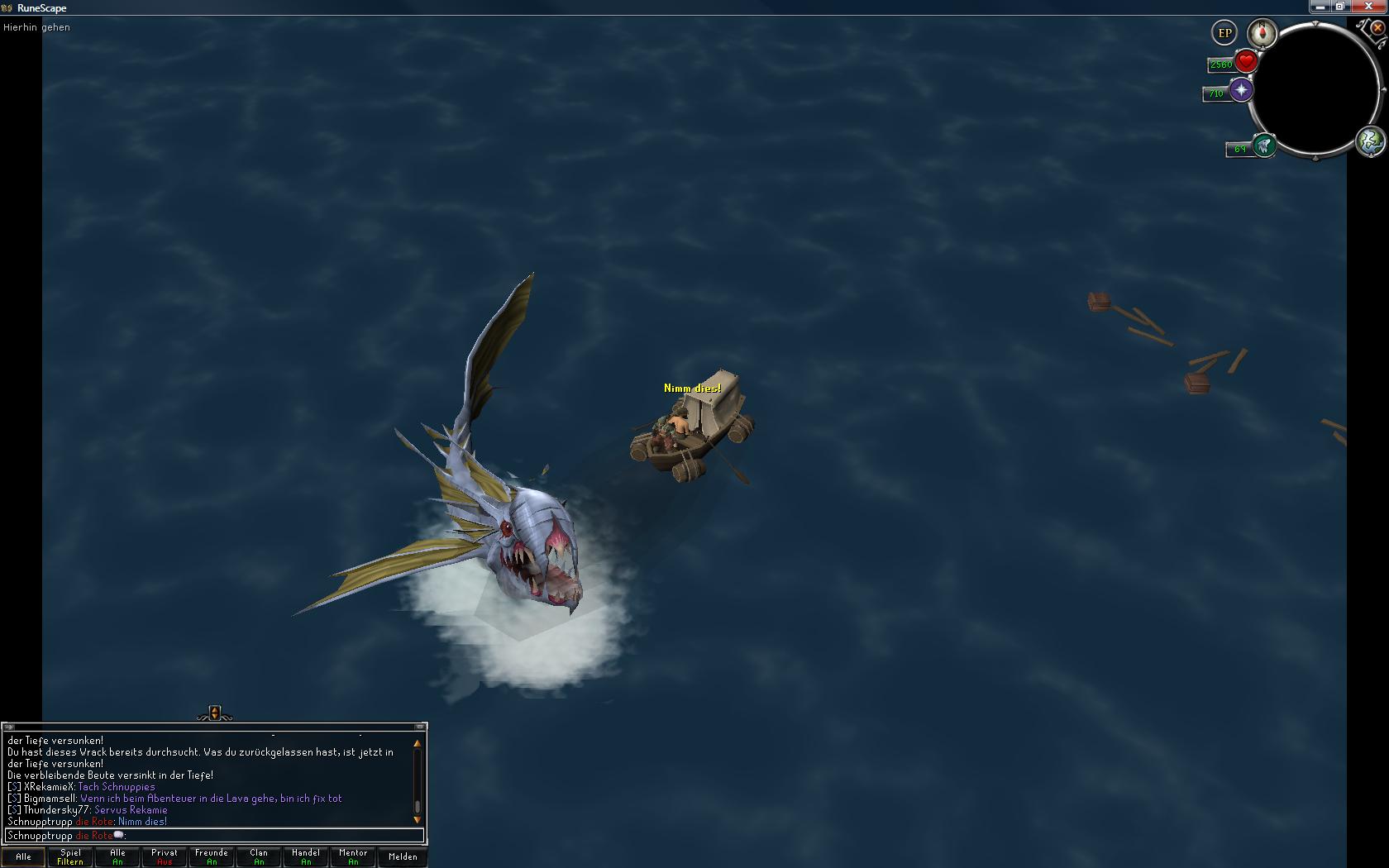
Task: Open the world map globe
Action: [1370, 141]
